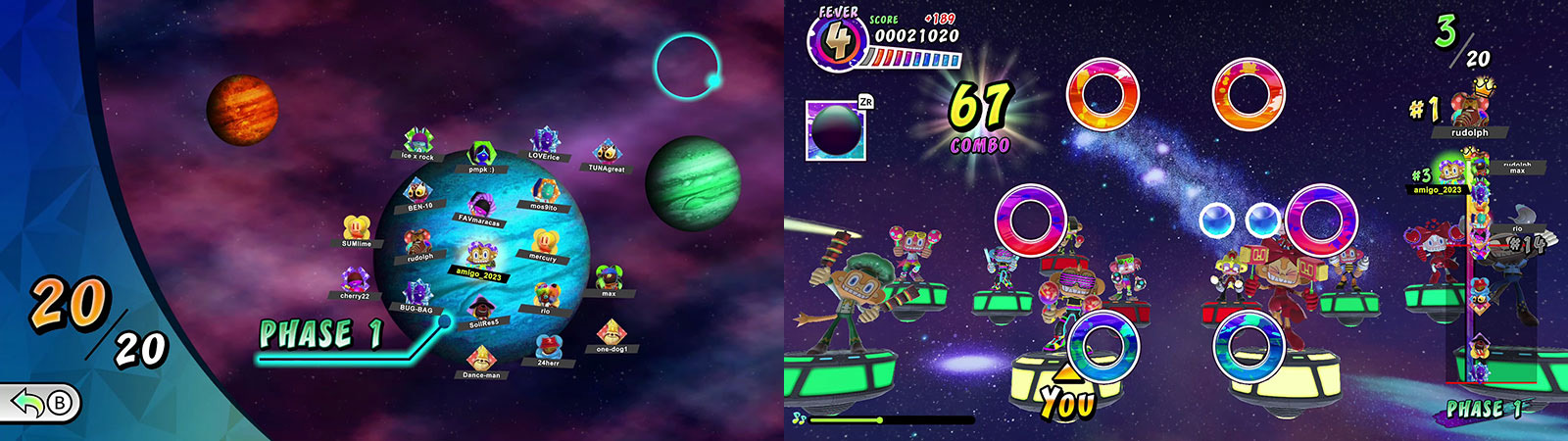
Task: Choose TUNAgreat's player icon
Action: tap(607, 154)
